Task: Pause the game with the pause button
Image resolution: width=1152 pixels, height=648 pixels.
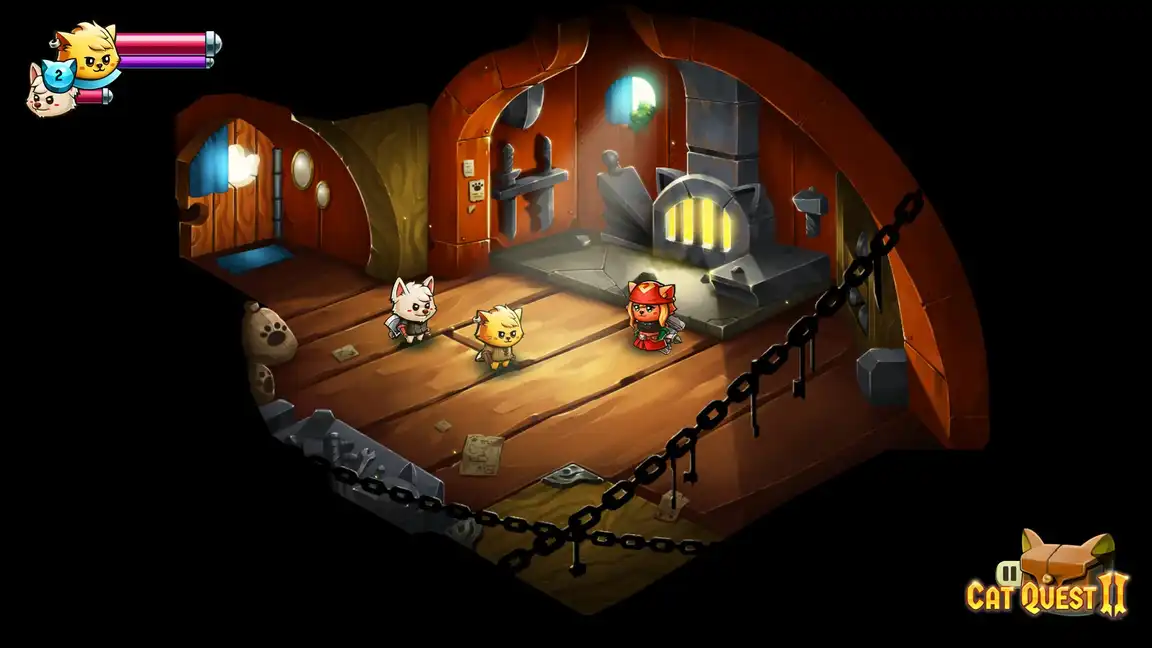Action: 1010,574
